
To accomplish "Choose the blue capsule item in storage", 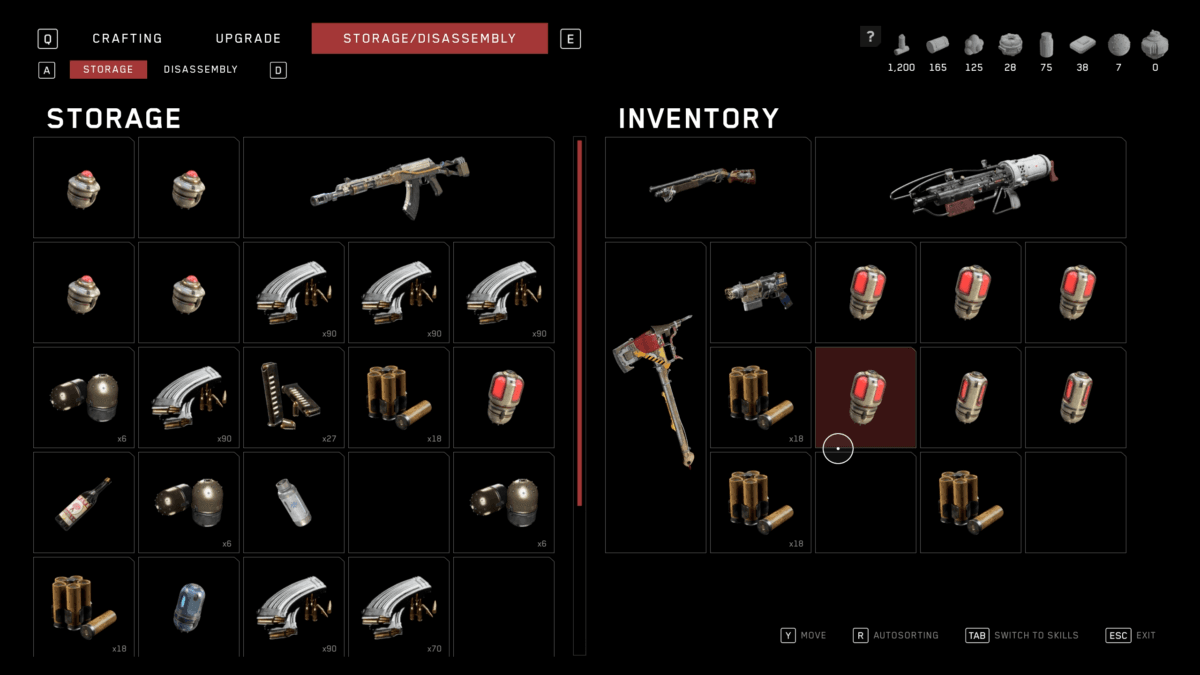I will tap(188, 606).
